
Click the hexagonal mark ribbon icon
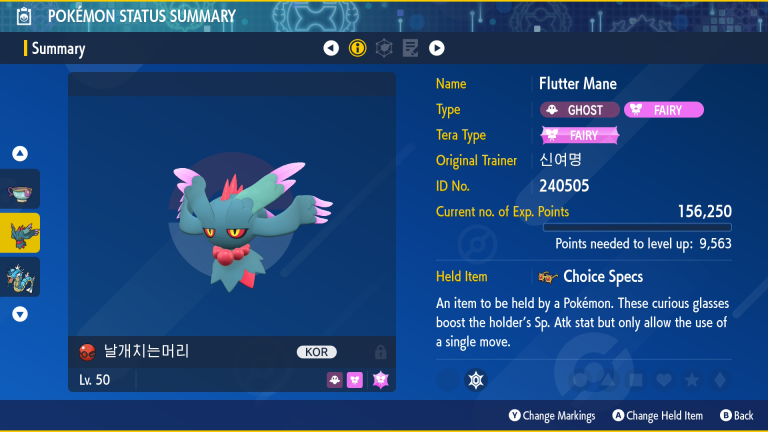(476, 380)
